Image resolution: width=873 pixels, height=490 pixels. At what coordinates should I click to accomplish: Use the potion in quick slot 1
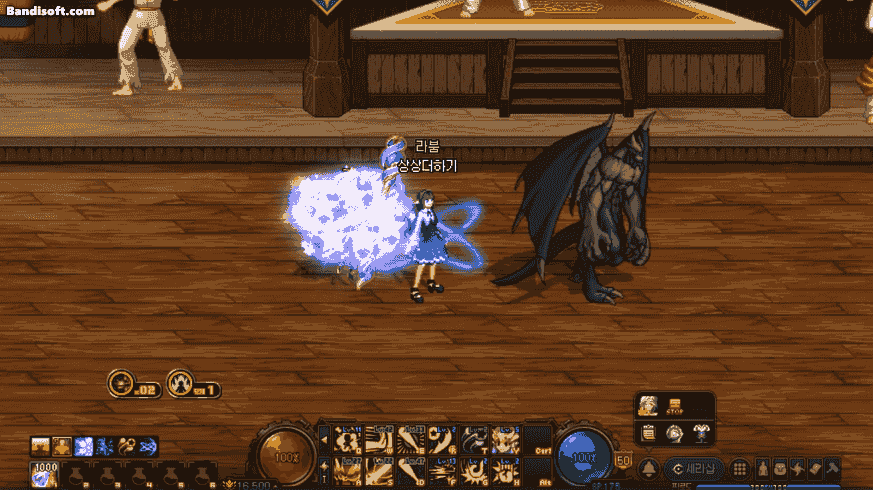tap(46, 473)
